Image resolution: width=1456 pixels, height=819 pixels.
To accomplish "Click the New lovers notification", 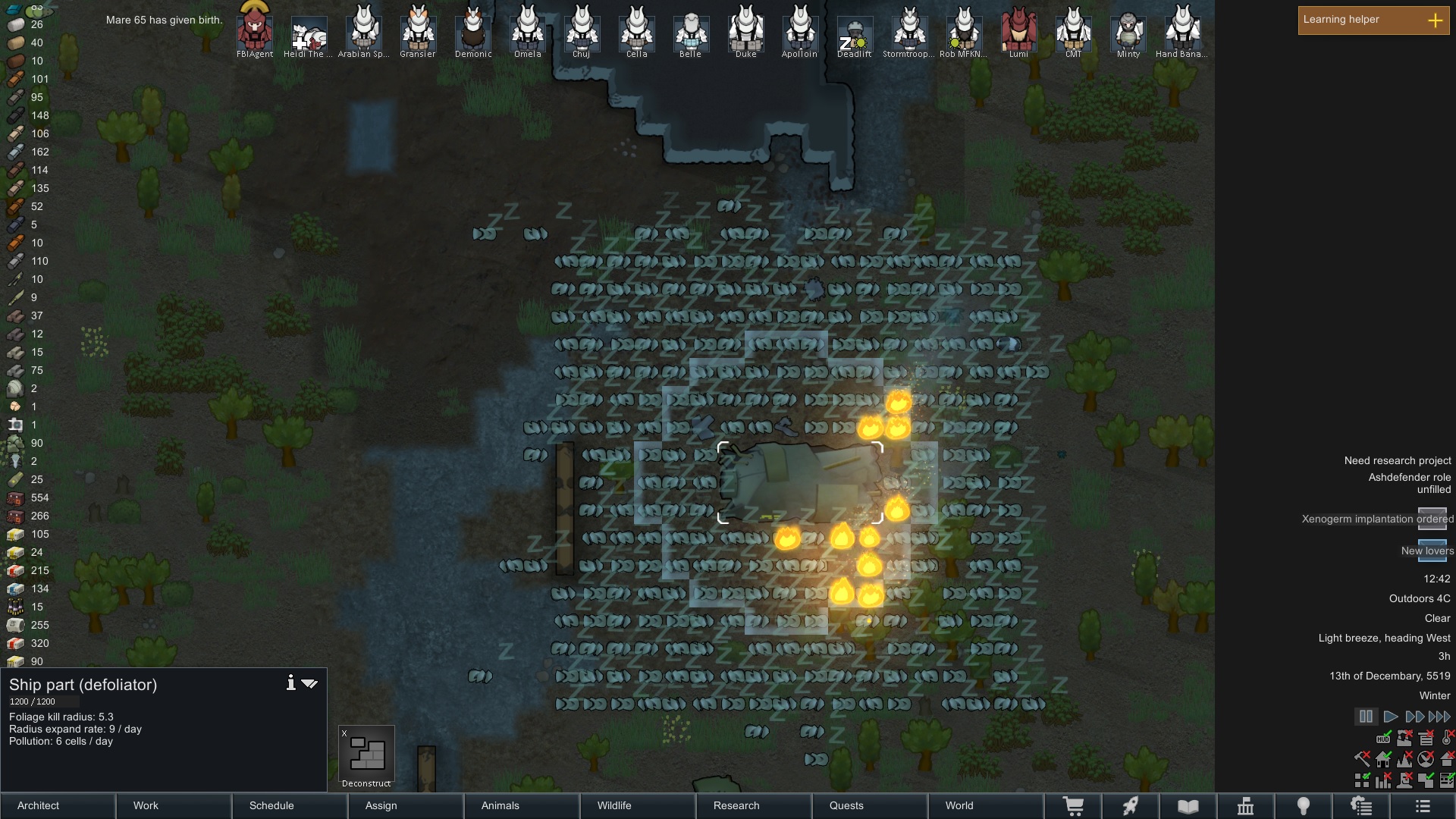I will (x=1427, y=551).
